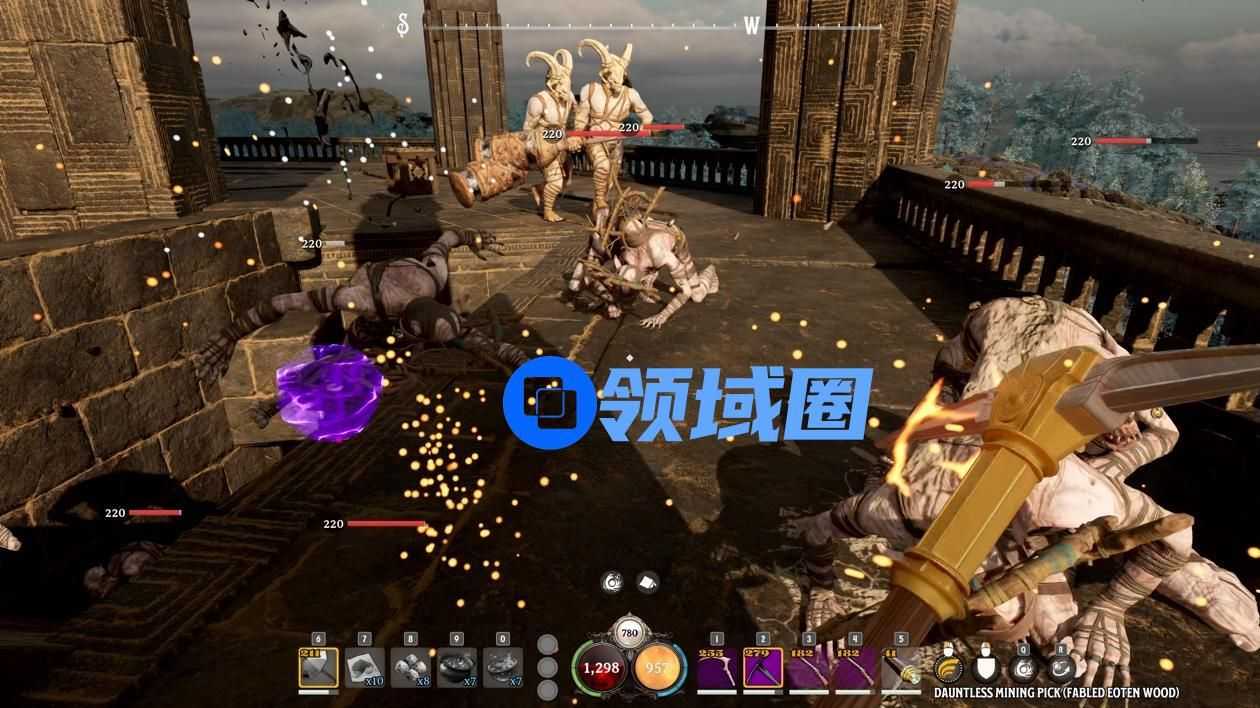Select the gold-headed tool in slot 5
The image size is (1260, 708).
[900, 668]
